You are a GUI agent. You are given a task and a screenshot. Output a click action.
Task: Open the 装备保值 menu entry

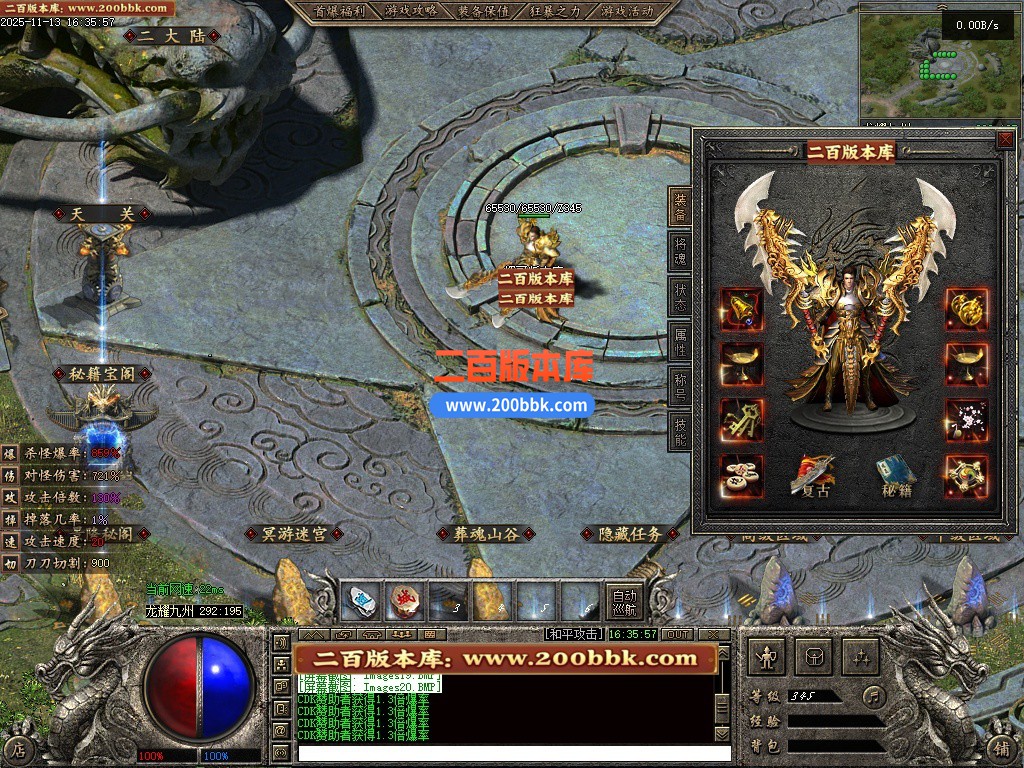[x=483, y=11]
